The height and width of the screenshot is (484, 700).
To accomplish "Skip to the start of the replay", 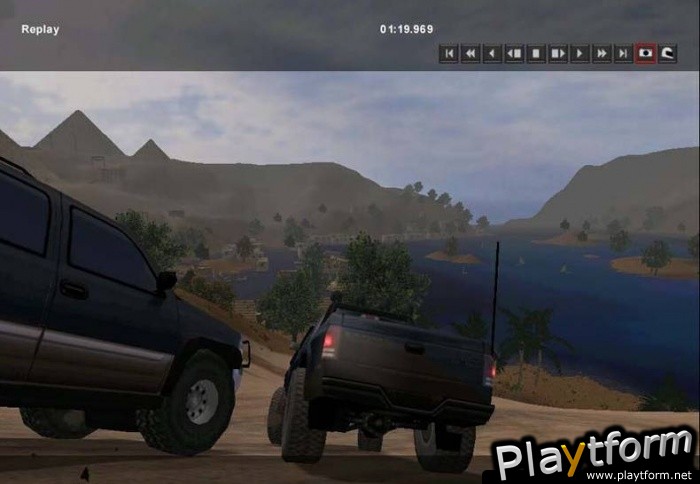I will pyautogui.click(x=448, y=53).
